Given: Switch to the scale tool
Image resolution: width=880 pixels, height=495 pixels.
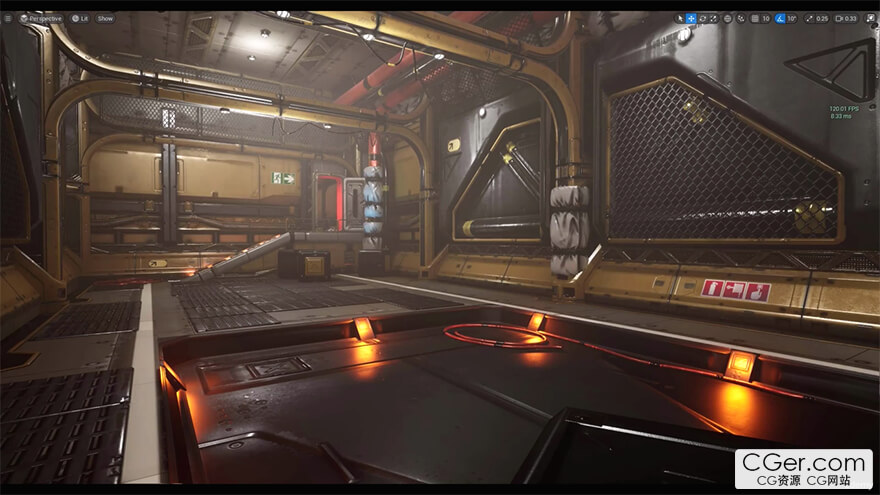Looking at the screenshot, I should pos(713,18).
